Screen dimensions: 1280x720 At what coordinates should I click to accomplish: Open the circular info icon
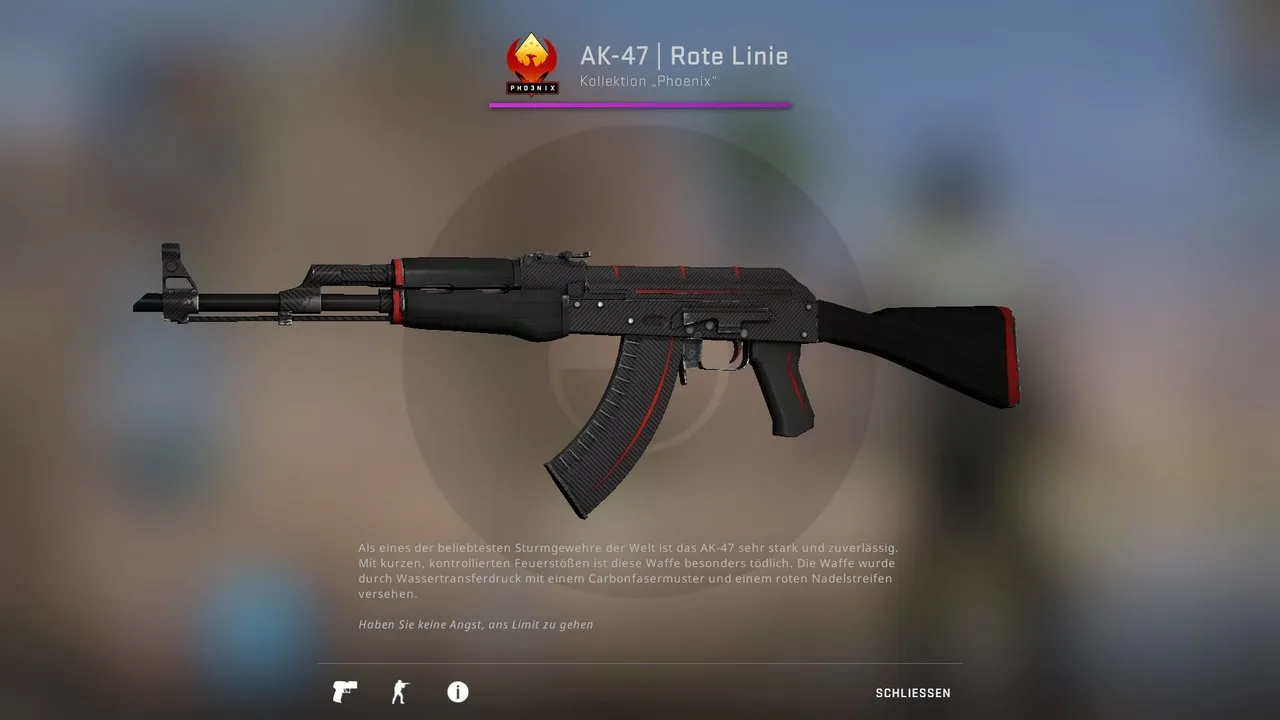[x=457, y=692]
